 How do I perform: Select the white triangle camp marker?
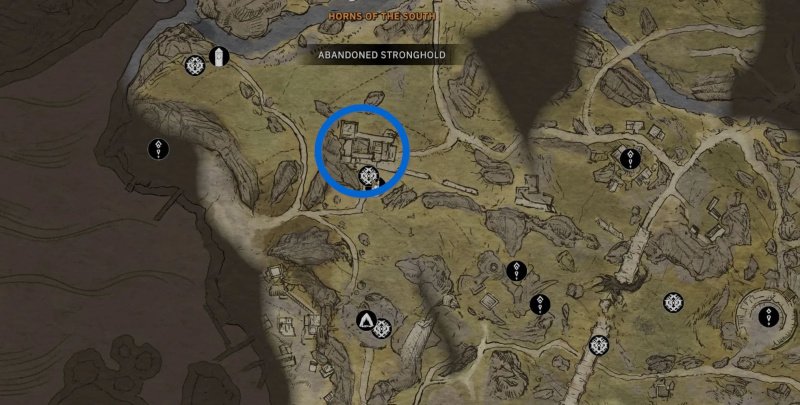click(x=366, y=321)
